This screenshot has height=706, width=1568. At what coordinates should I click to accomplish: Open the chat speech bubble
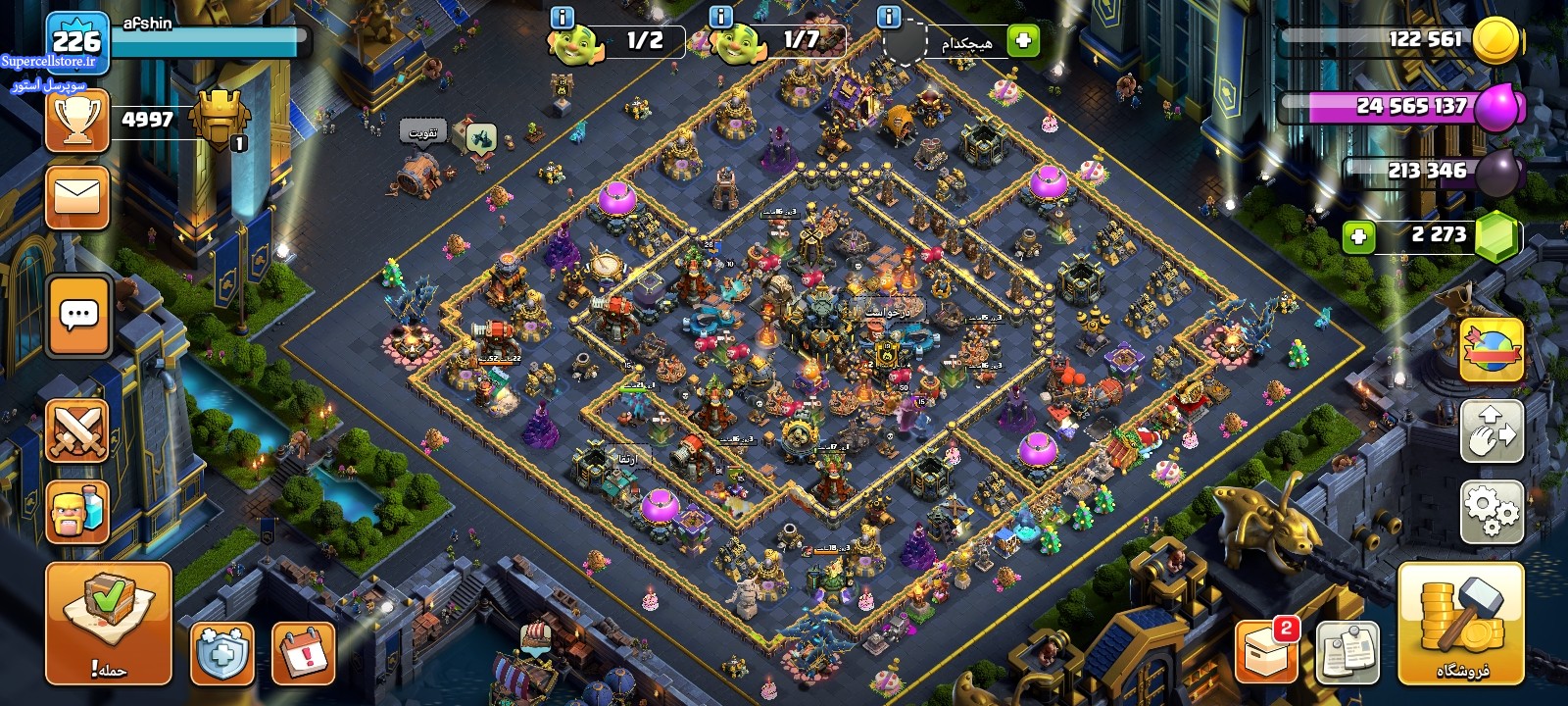pyautogui.click(x=77, y=316)
